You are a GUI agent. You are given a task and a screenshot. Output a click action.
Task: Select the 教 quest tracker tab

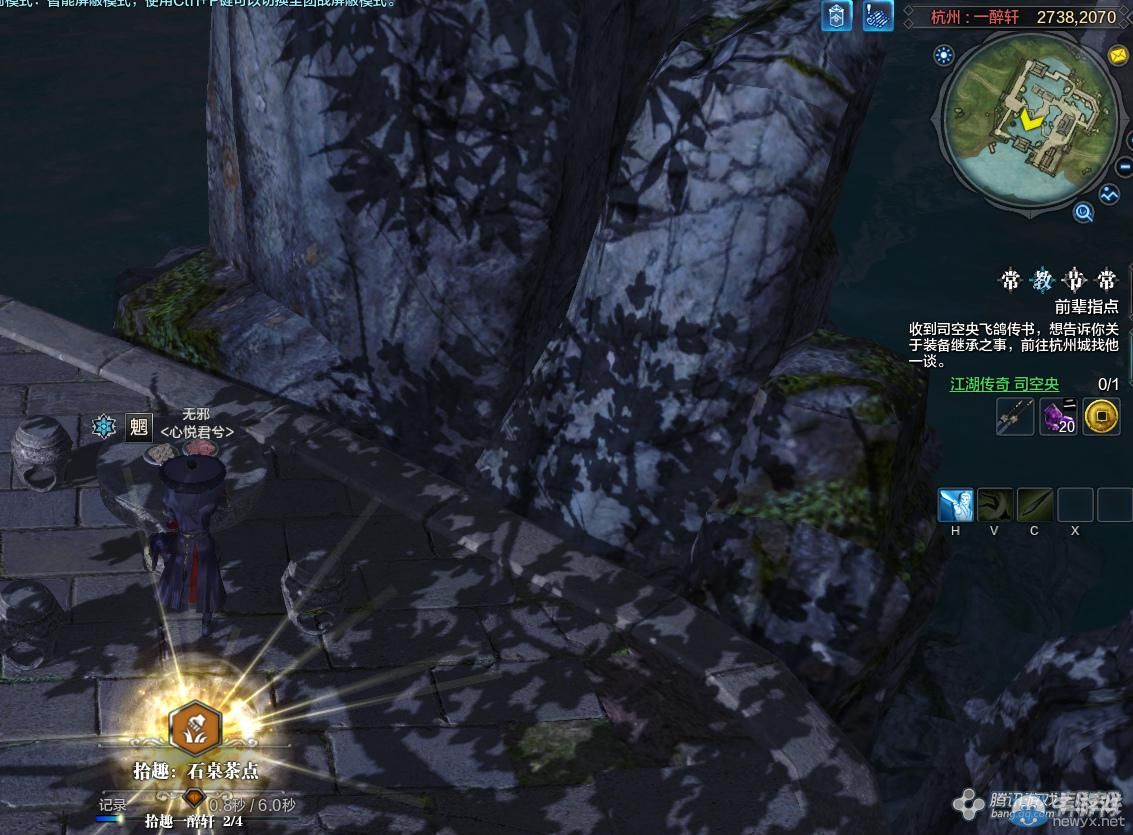coord(1042,280)
